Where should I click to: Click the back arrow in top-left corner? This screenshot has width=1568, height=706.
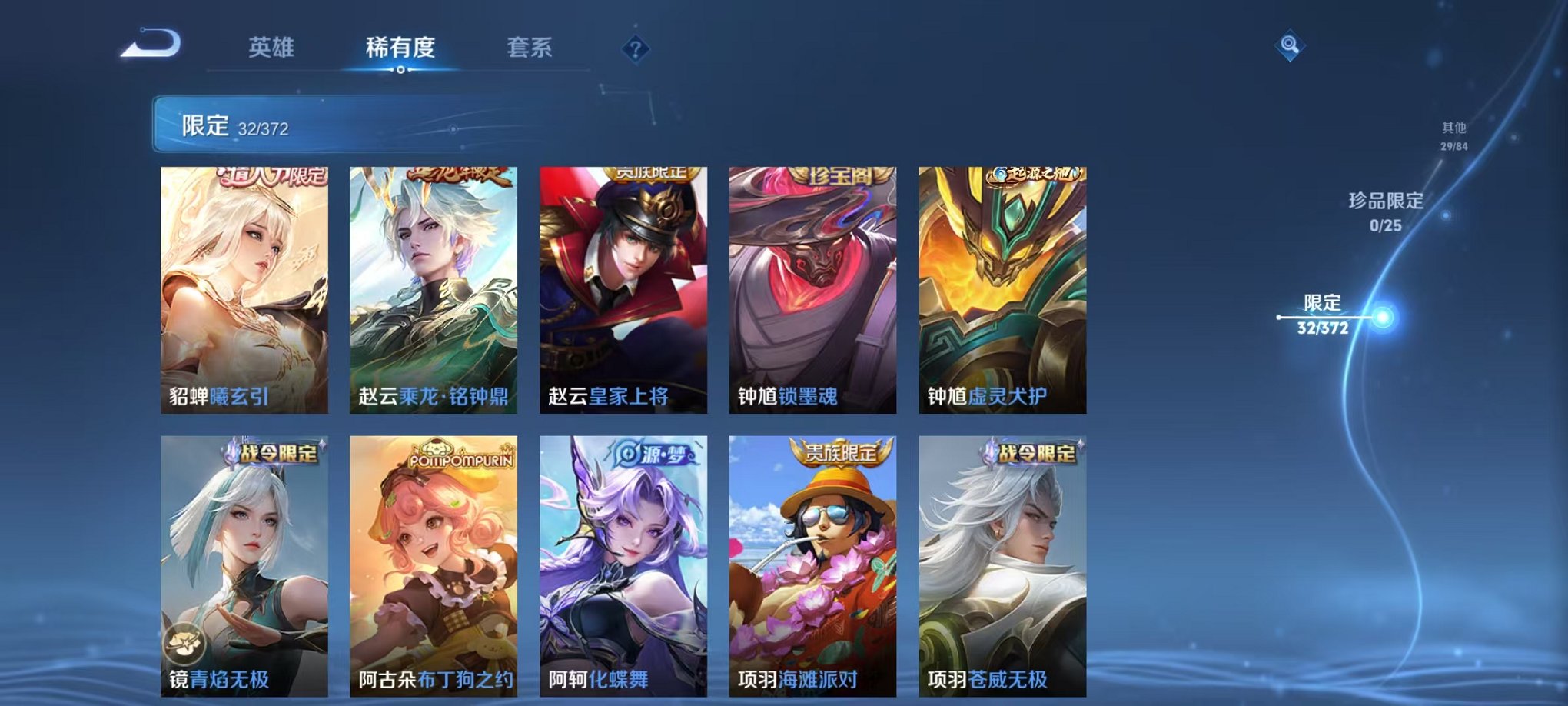click(151, 44)
